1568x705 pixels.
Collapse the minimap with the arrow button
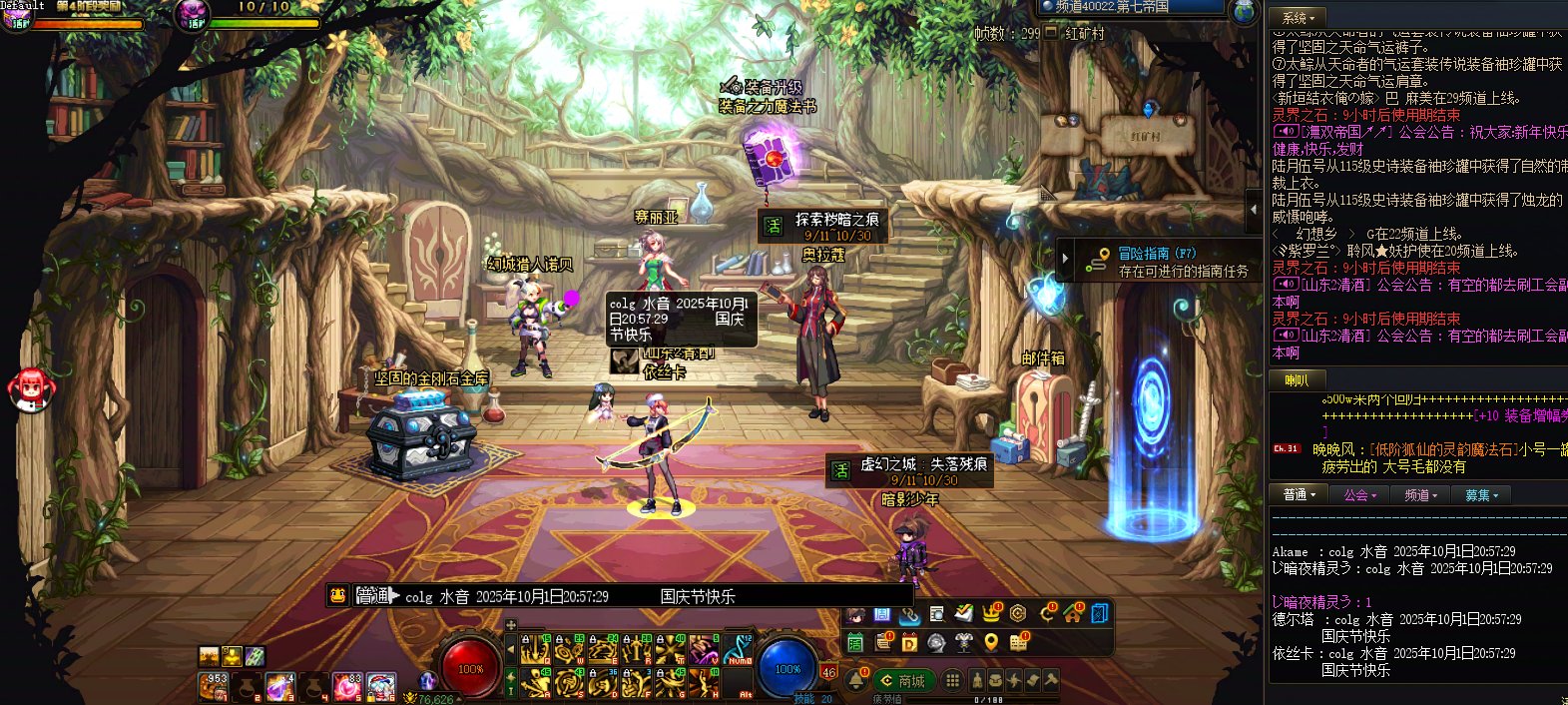pyautogui.click(x=1254, y=211)
